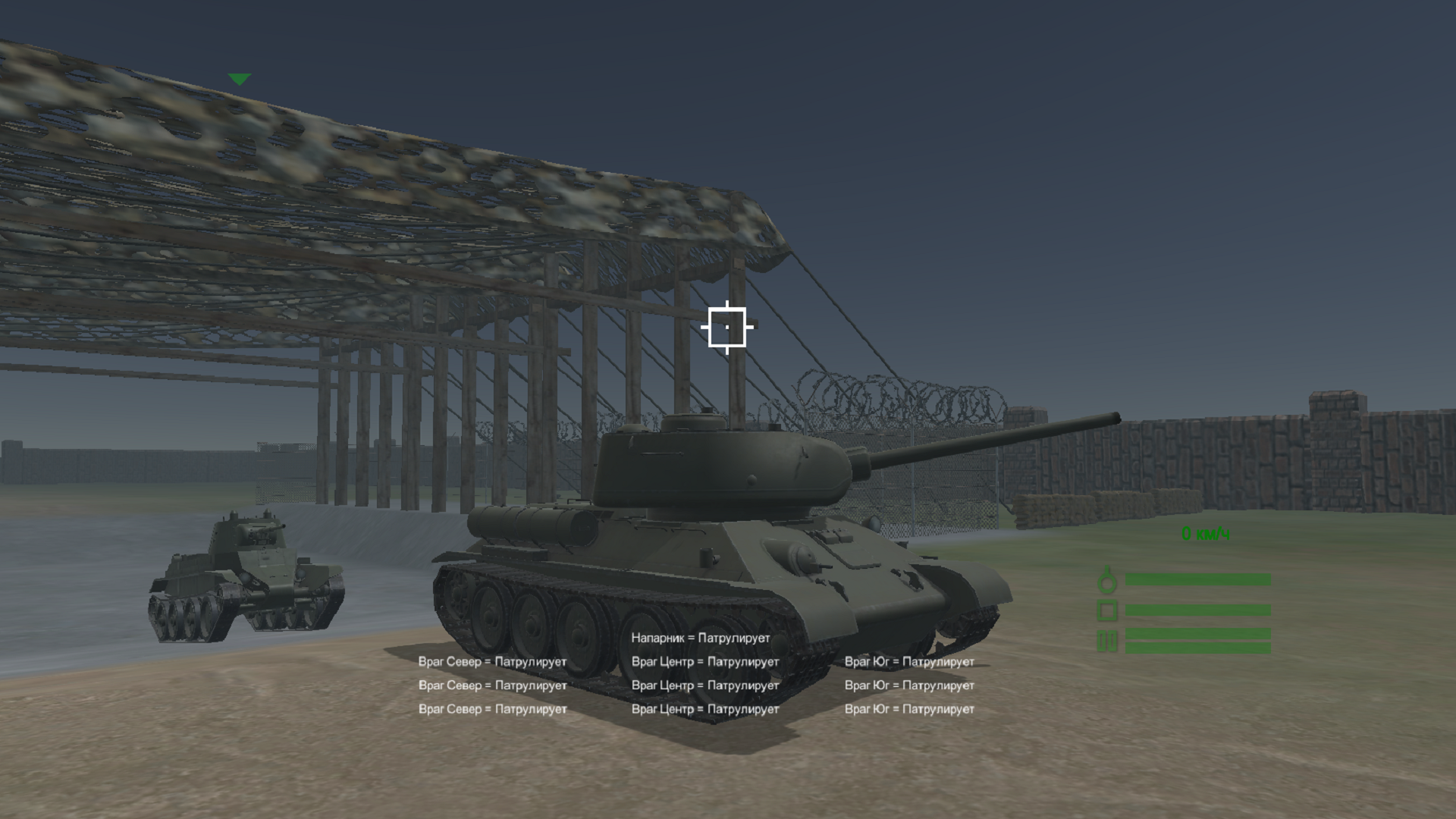This screenshot has width=1456, height=819.
Task: Click the second Враг Север = Патрулирует line
Action: click(x=493, y=685)
